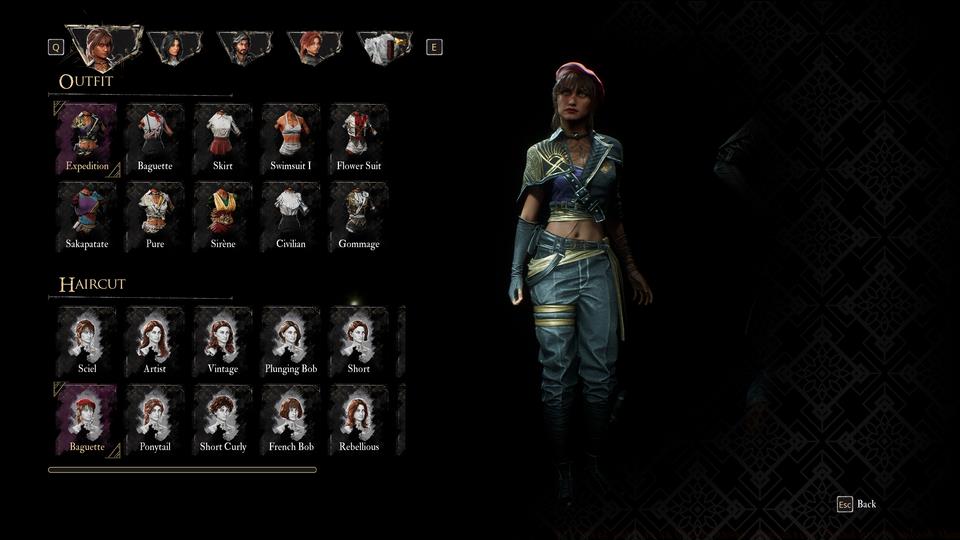This screenshot has height=540, width=960.
Task: Pick the Plunging Bob haircut
Action: click(291, 341)
